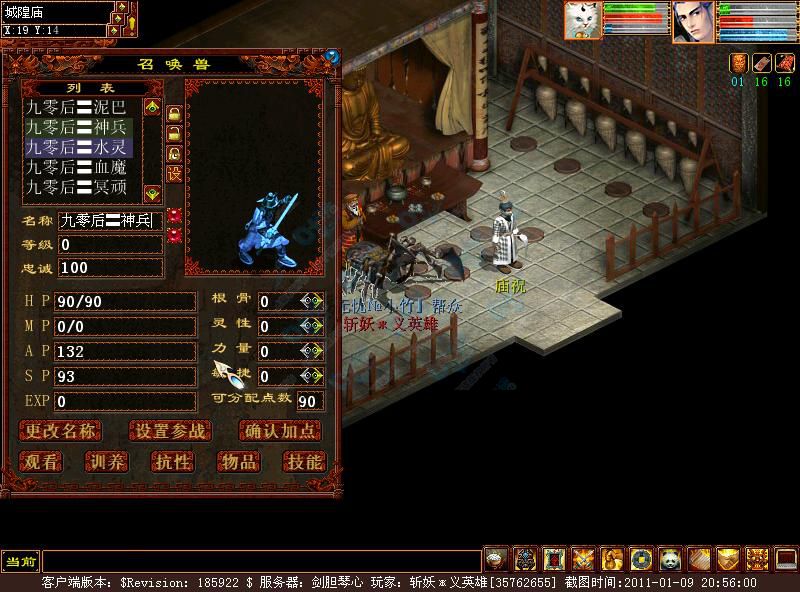Open the 观看 view button
This screenshot has height=592, width=800.
point(42,461)
